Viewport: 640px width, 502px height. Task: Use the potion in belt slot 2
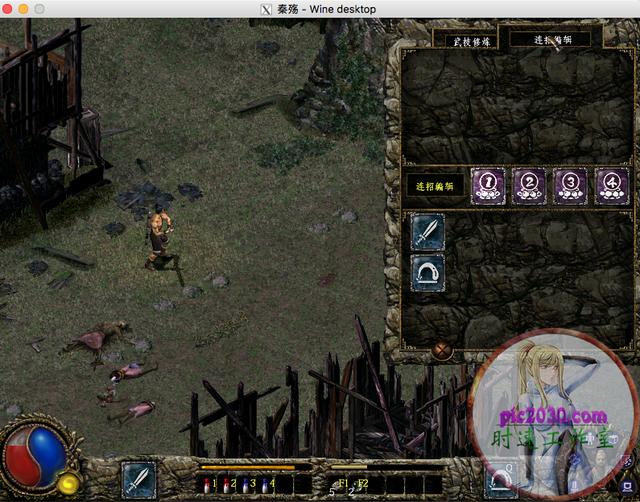(227, 484)
